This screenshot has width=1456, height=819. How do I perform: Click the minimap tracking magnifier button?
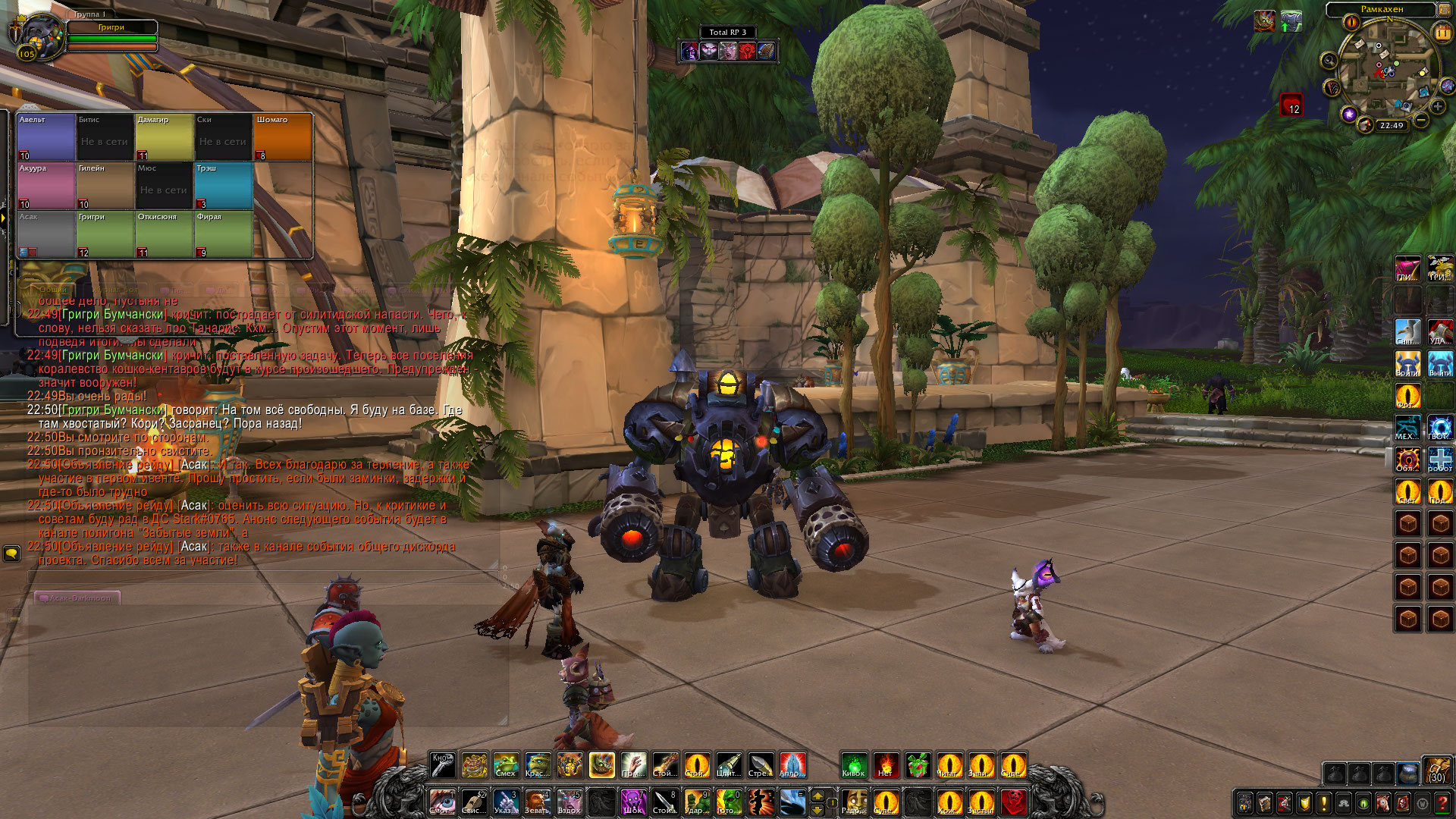1329,61
